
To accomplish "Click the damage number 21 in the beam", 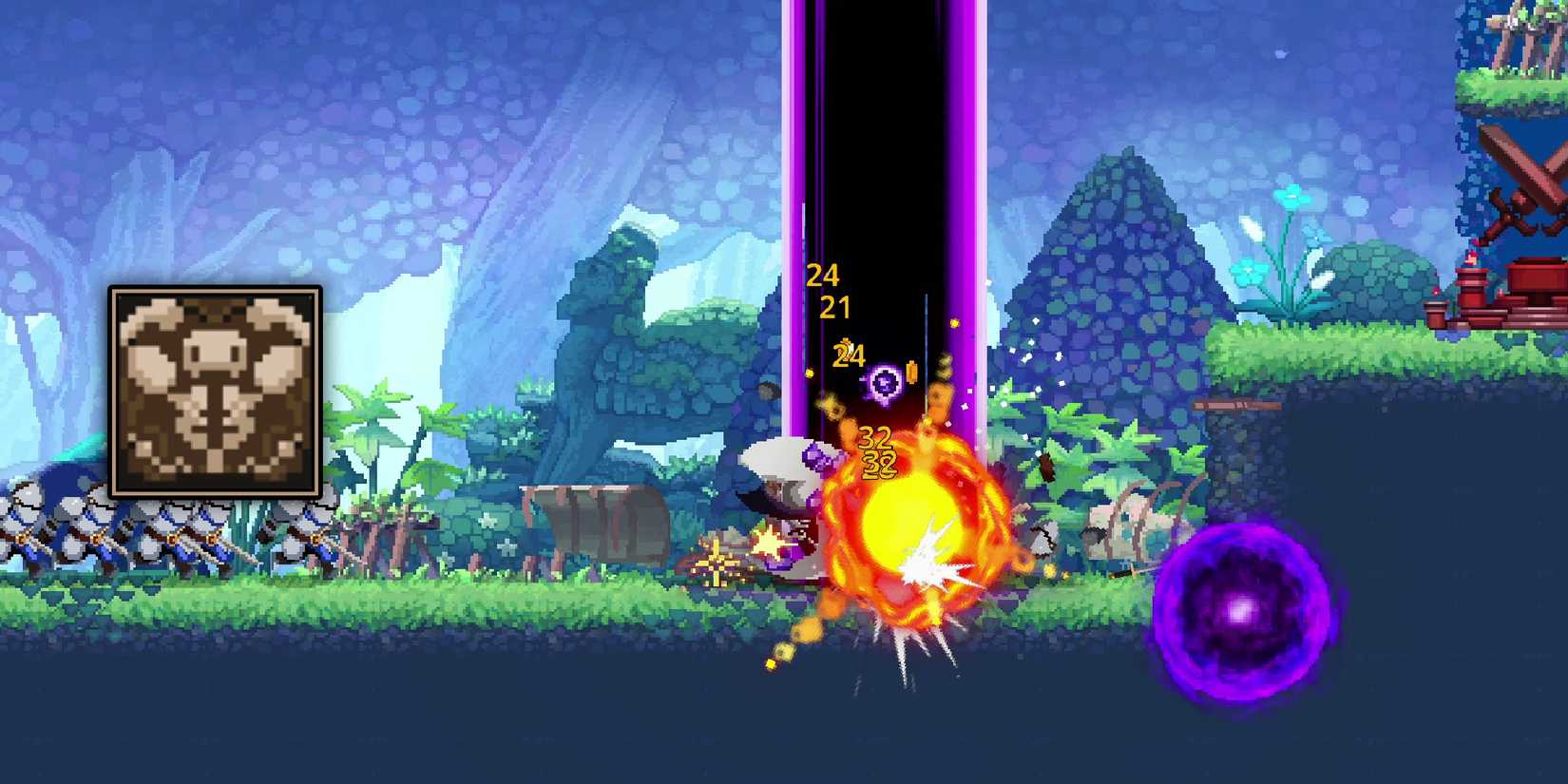I will pyautogui.click(x=836, y=307).
